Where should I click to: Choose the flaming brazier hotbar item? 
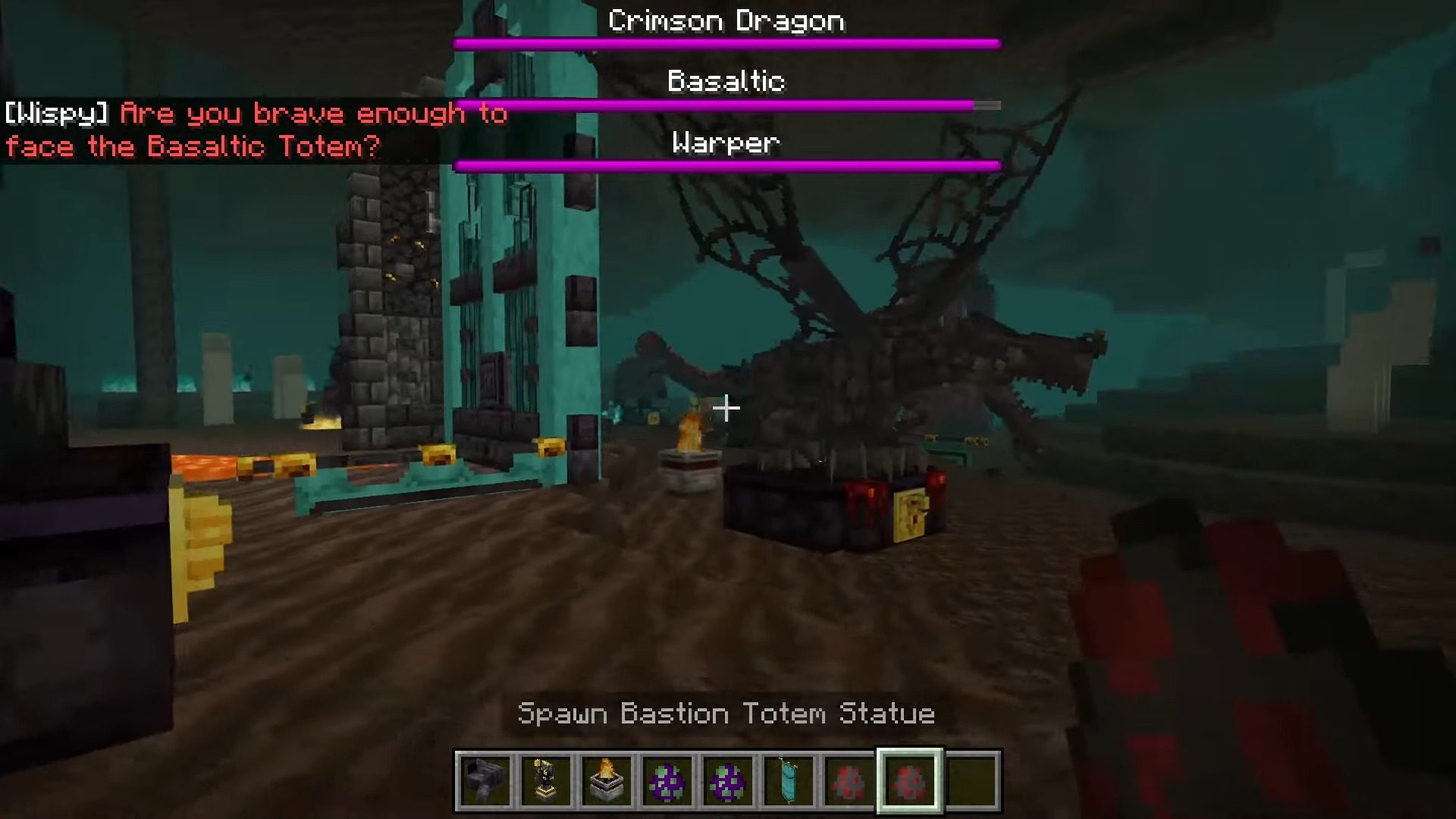607,781
